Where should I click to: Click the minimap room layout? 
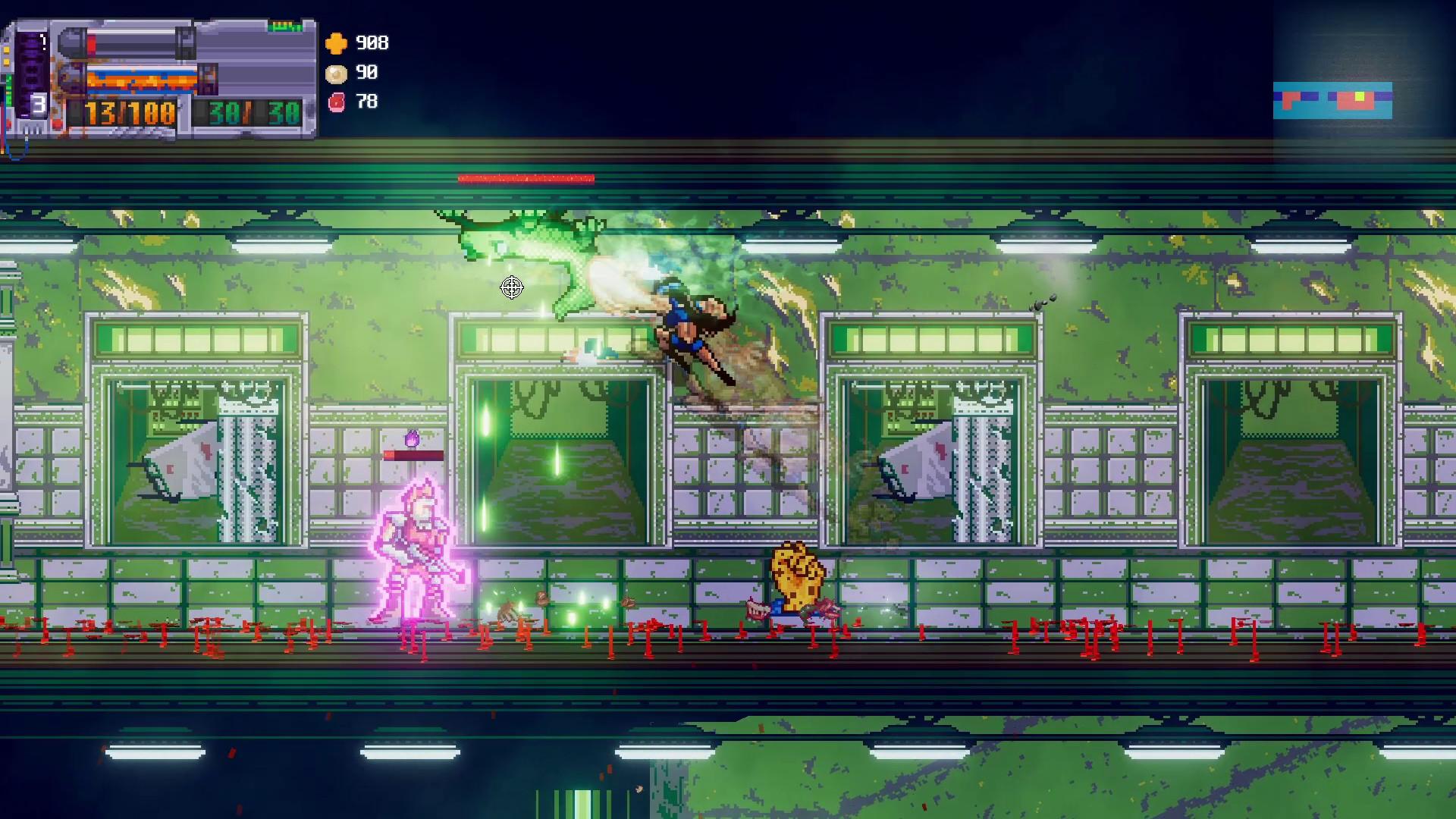point(1332,101)
